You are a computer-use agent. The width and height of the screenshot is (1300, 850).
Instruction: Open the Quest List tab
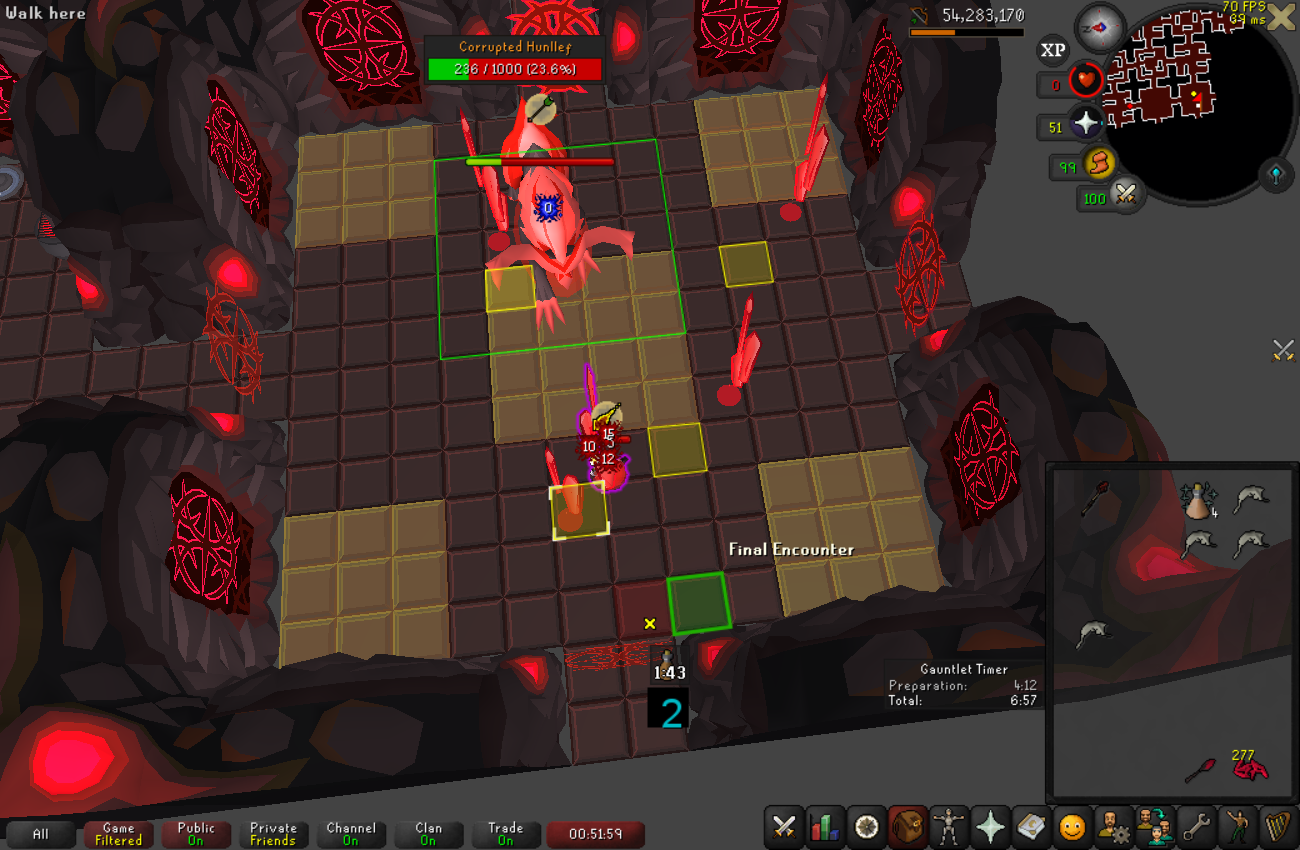coord(867,827)
